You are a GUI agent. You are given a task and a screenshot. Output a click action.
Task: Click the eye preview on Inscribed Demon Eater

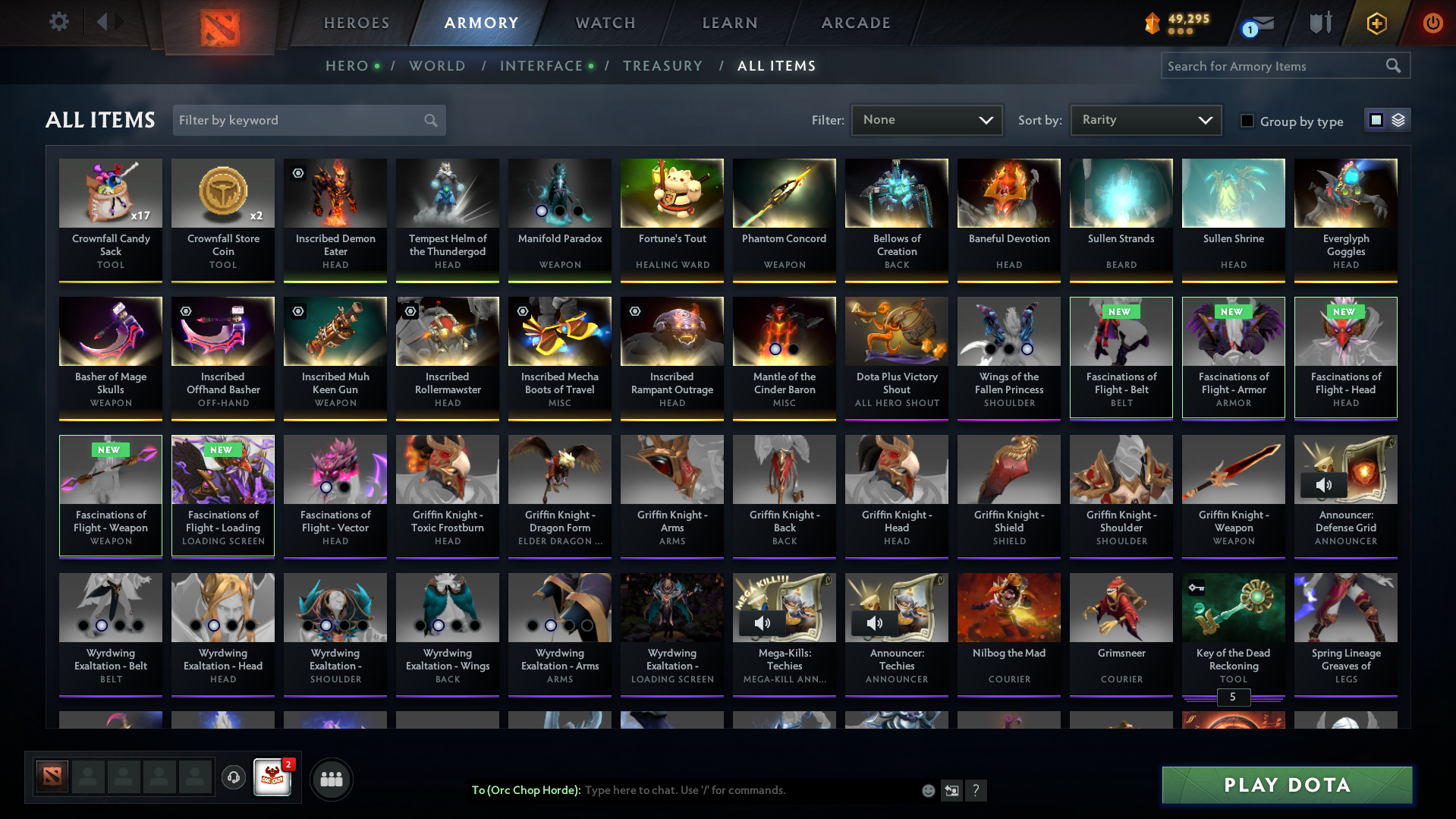(297, 173)
